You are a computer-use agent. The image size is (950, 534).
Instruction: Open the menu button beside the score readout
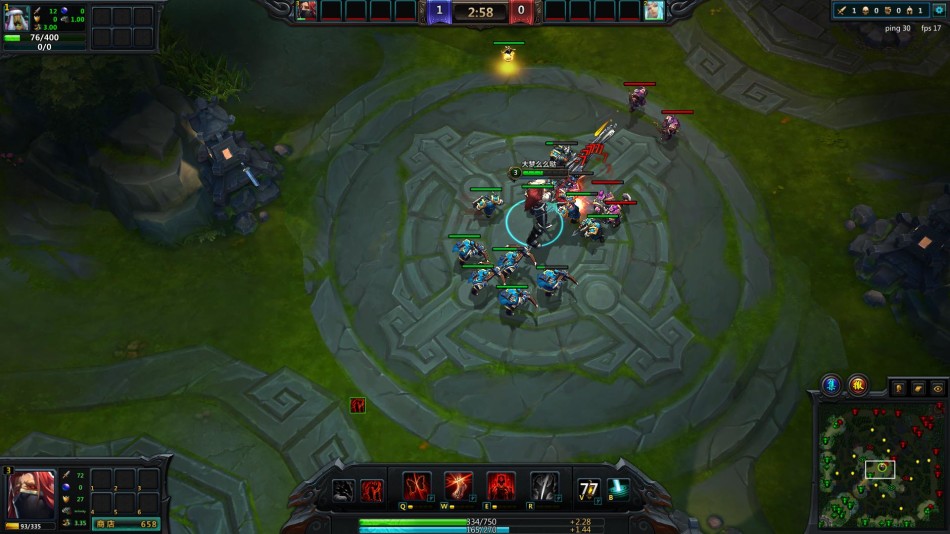pos(938,10)
